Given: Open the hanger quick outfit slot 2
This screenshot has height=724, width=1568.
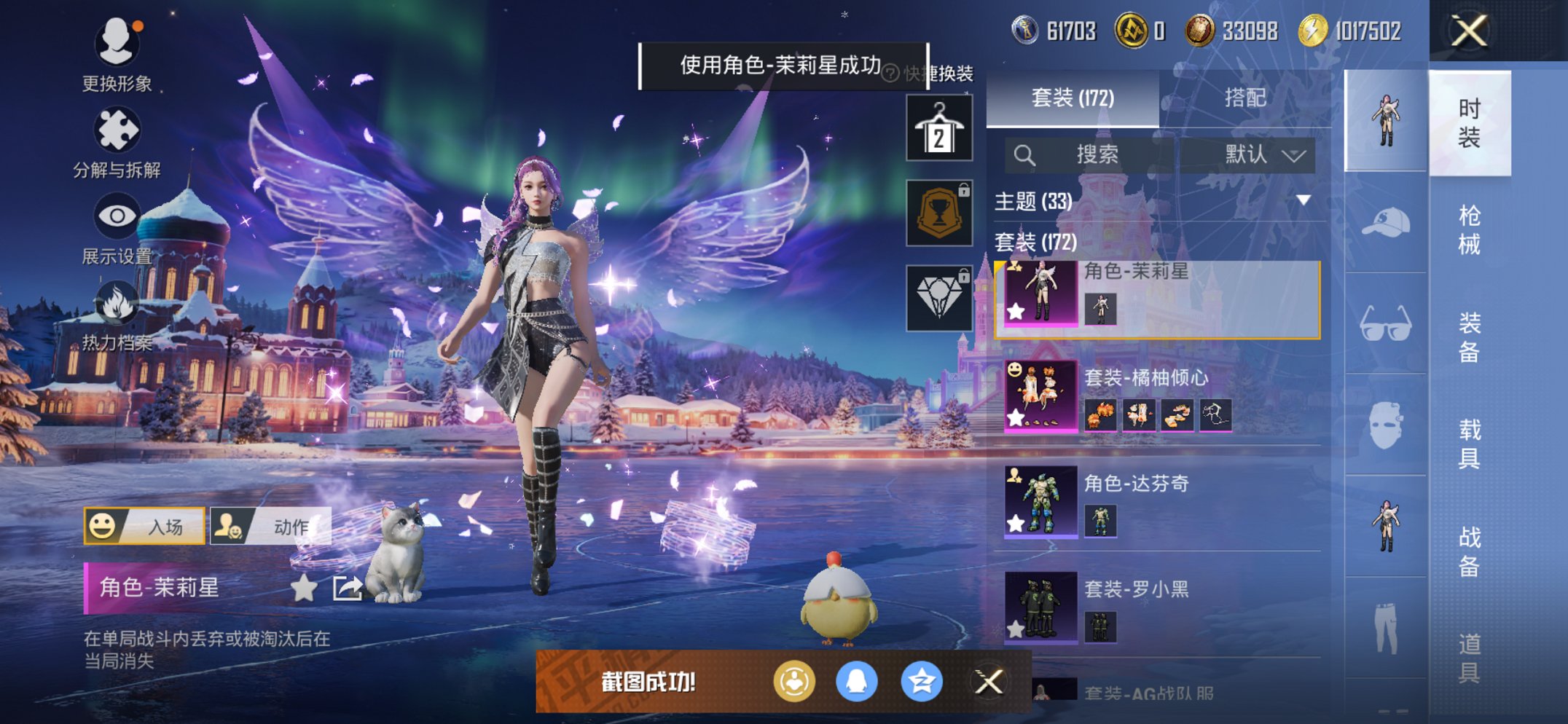Looking at the screenshot, I should point(938,128).
